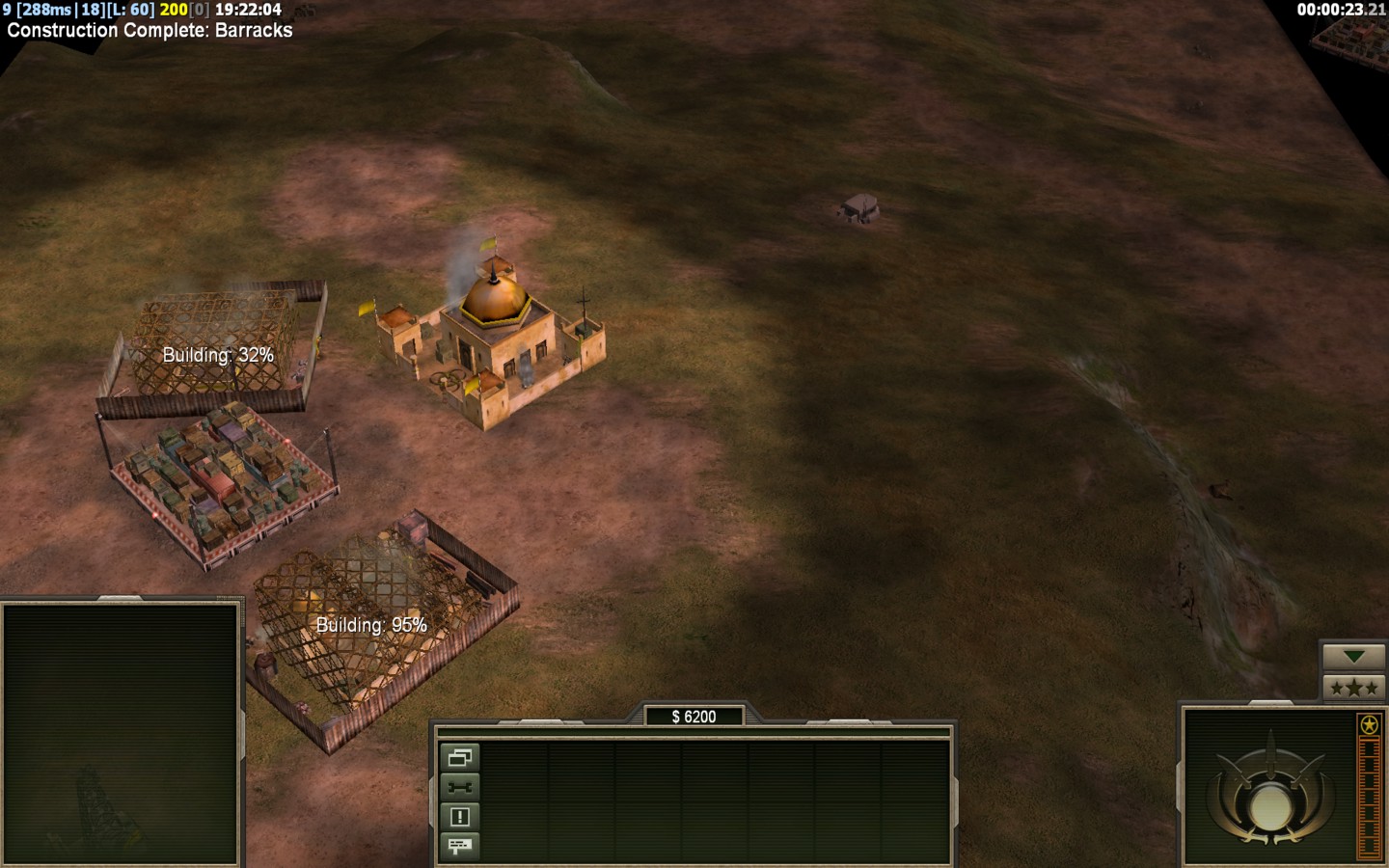The height and width of the screenshot is (868, 1389).
Task: Toggle the down-arrow control bar button
Action: coord(1353,657)
